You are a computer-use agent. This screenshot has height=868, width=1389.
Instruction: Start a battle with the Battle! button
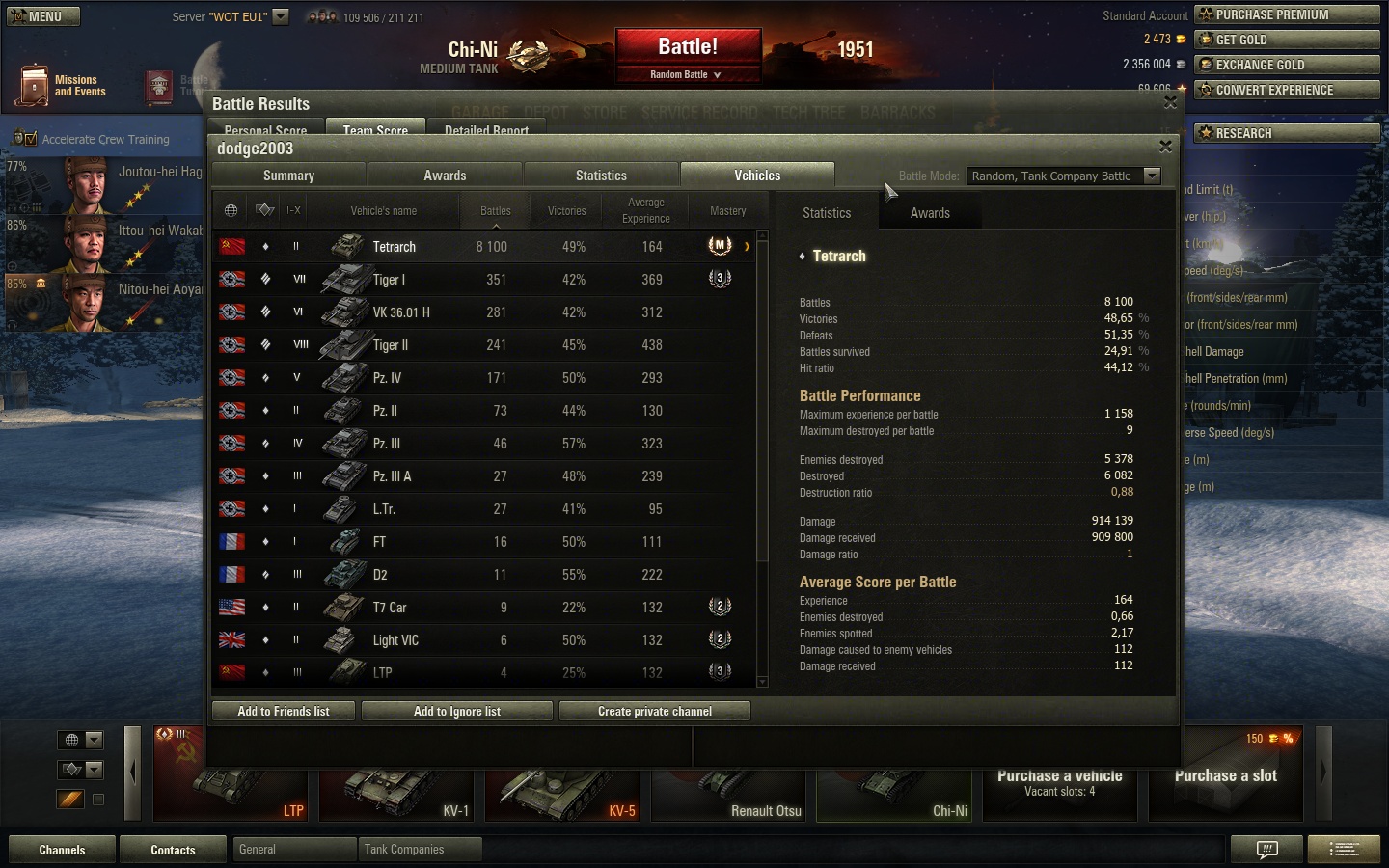pos(687,47)
